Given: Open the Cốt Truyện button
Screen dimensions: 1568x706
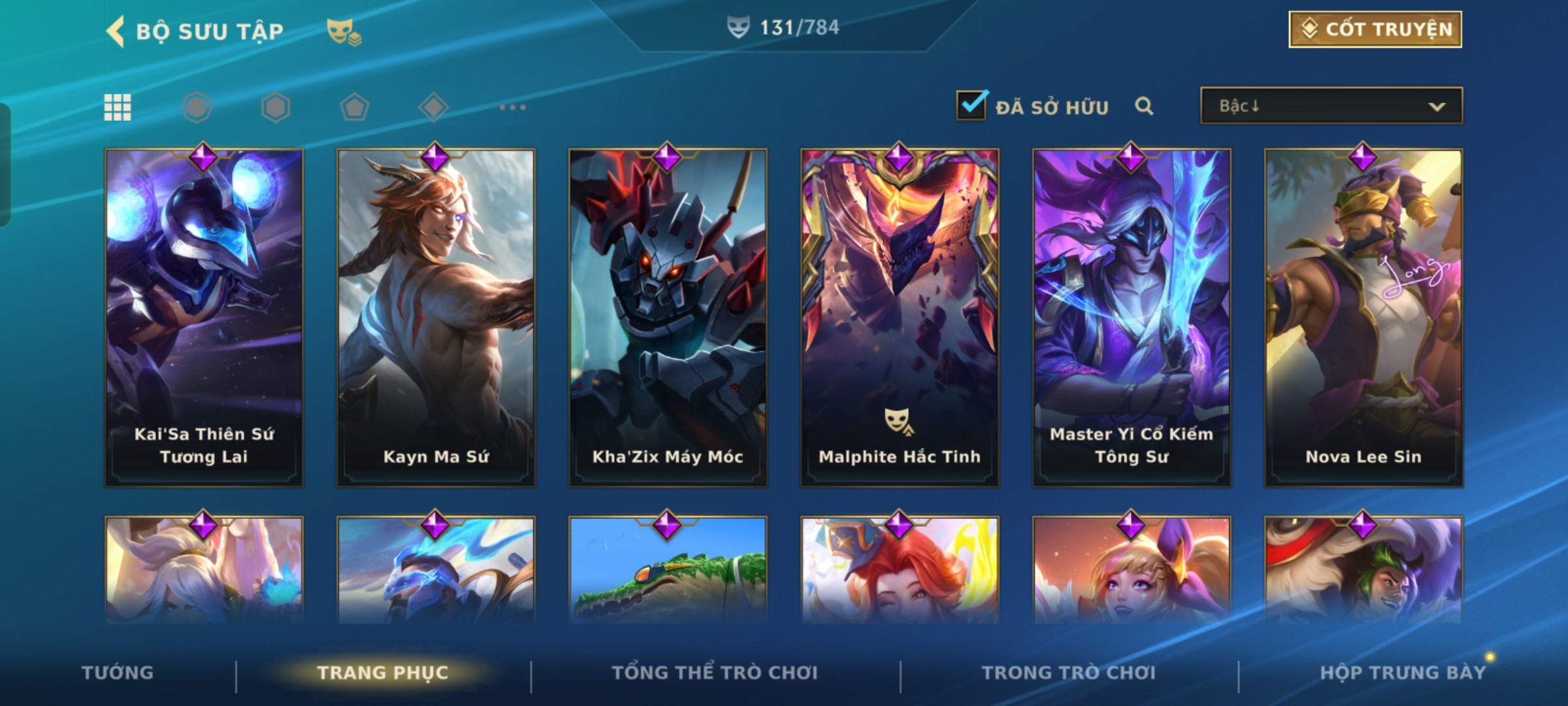Looking at the screenshot, I should point(1375,29).
